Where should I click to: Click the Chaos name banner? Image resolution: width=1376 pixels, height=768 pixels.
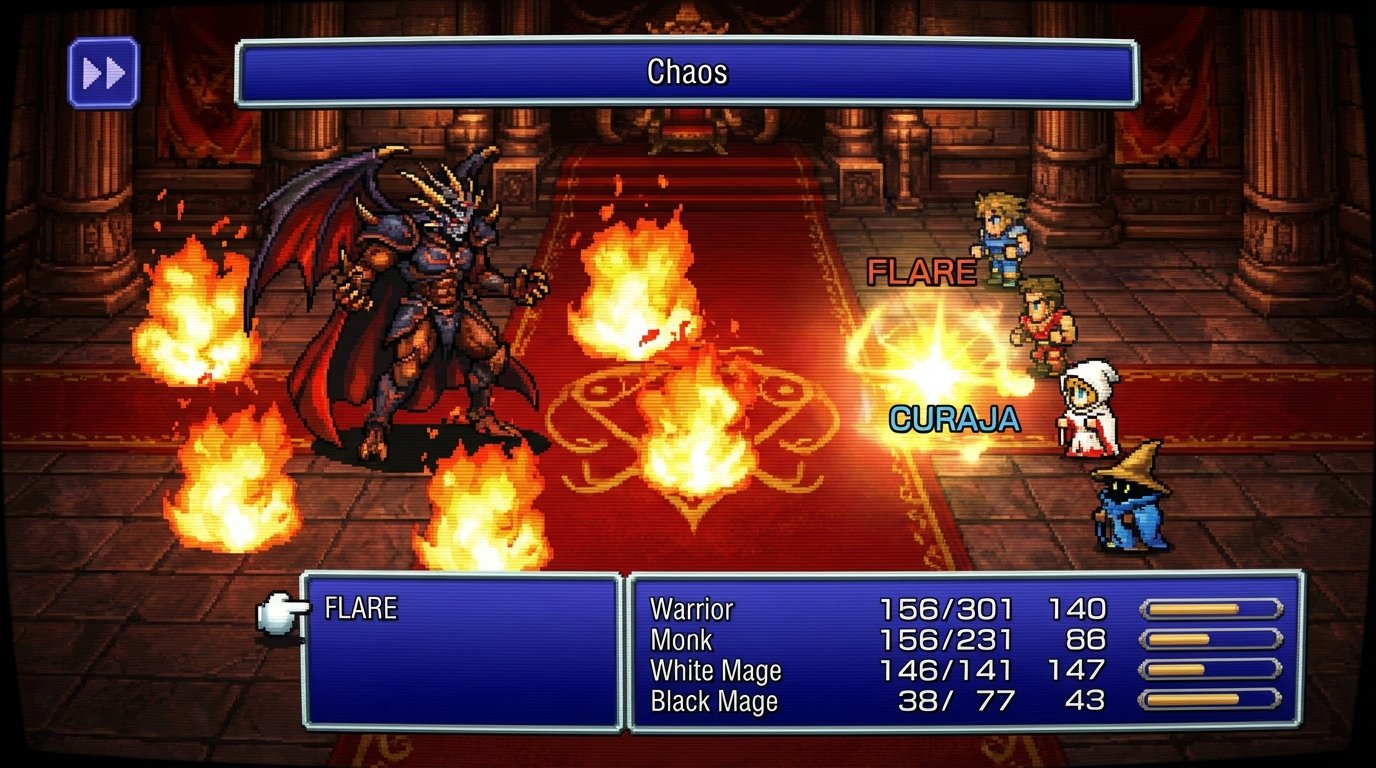click(x=688, y=71)
